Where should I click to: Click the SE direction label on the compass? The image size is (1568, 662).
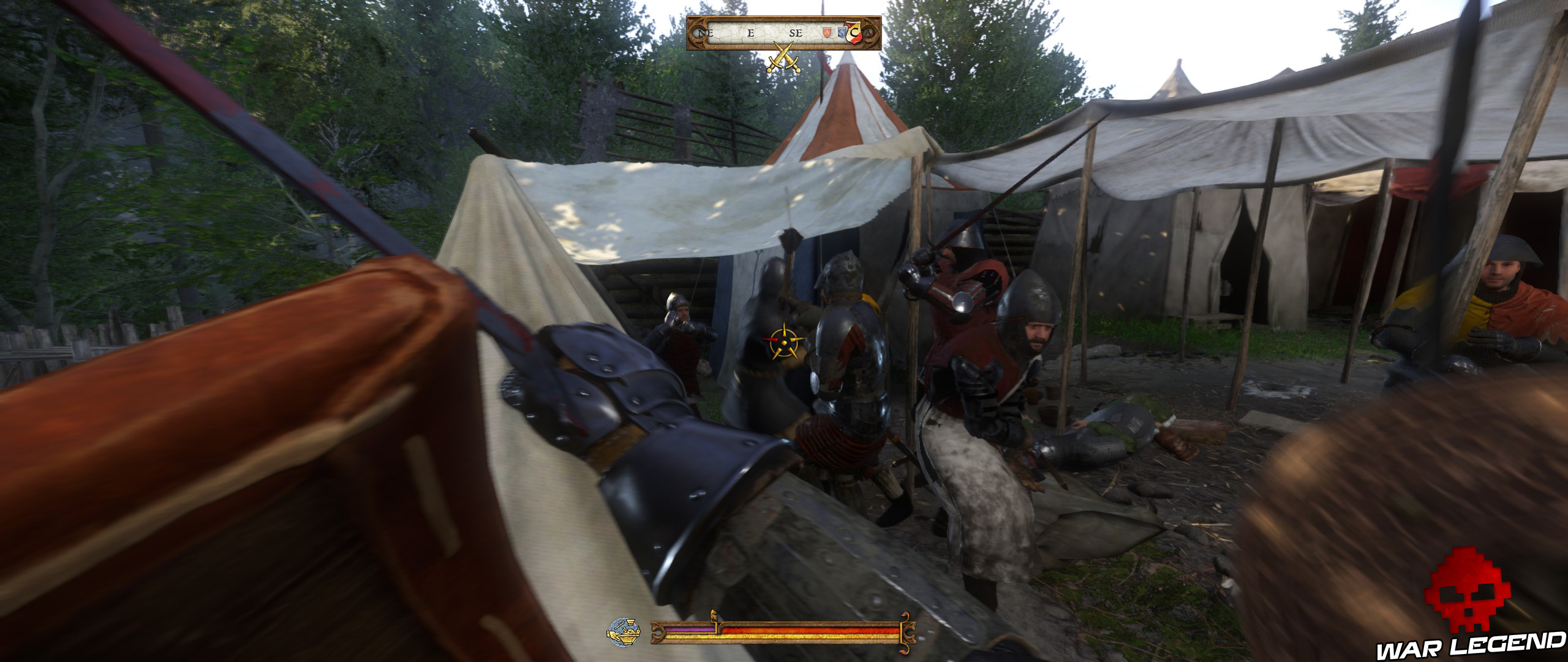pos(796,33)
